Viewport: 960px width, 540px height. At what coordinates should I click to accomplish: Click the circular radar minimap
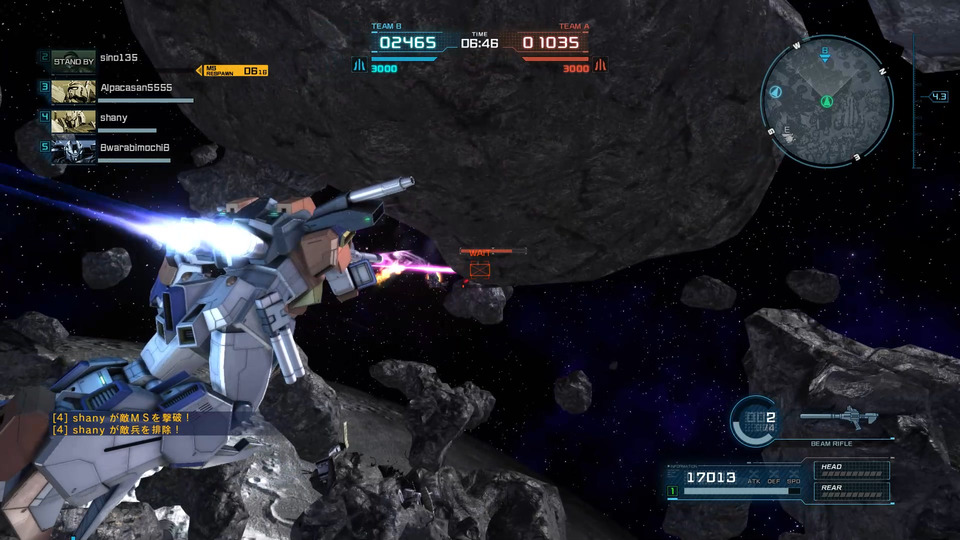(826, 101)
